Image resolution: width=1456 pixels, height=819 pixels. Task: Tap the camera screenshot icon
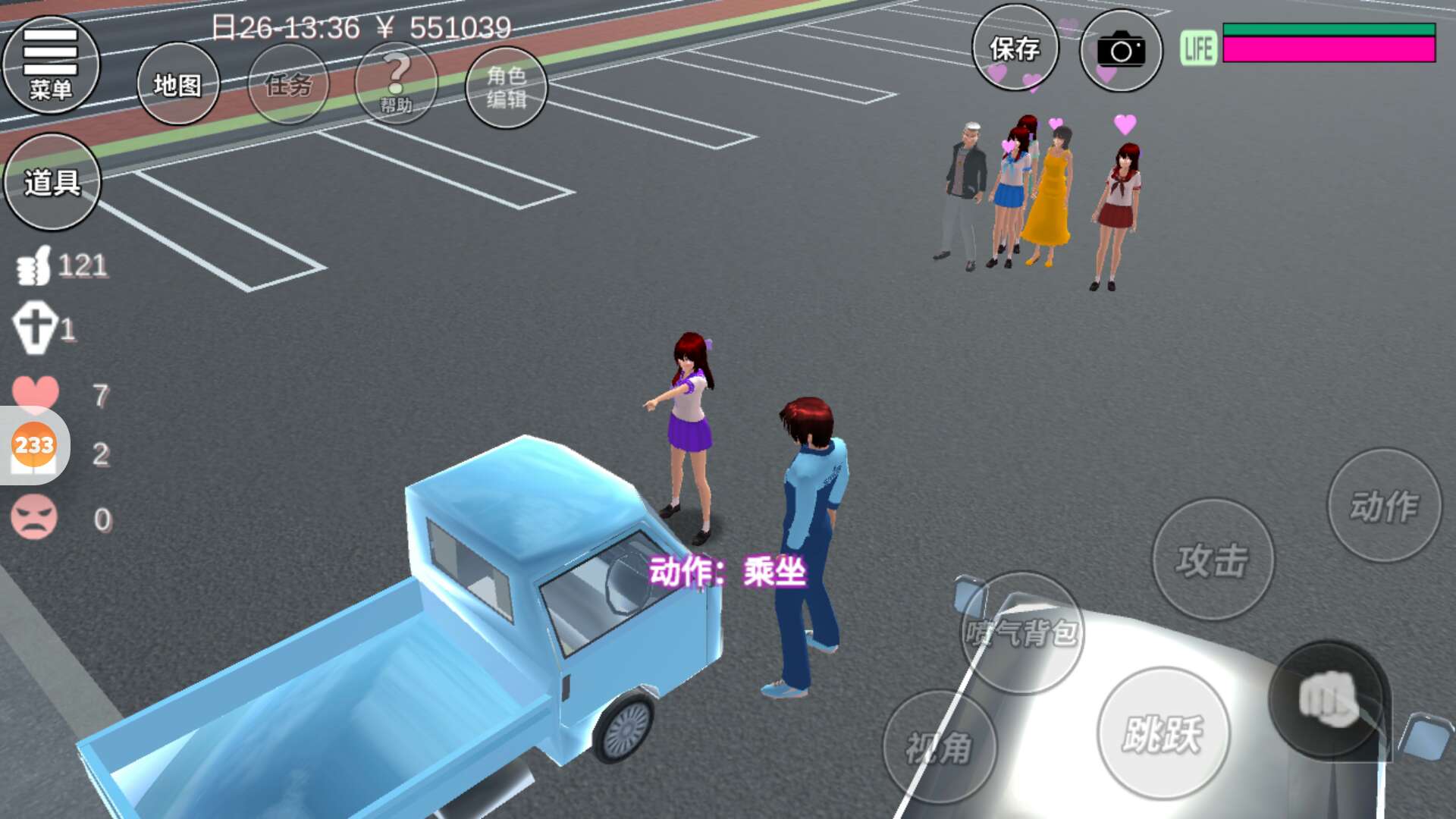(1120, 51)
